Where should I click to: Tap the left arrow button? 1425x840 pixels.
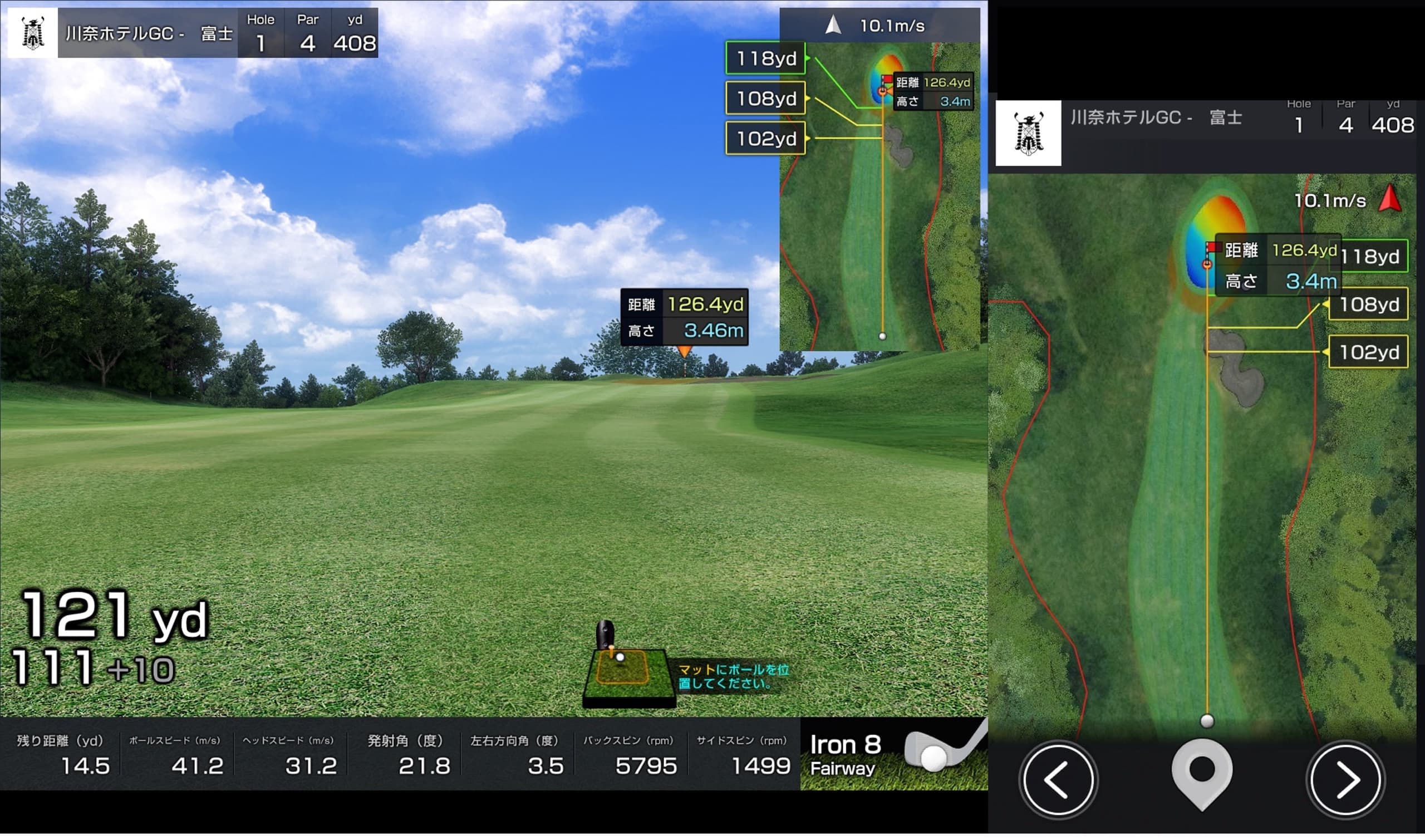(1058, 779)
